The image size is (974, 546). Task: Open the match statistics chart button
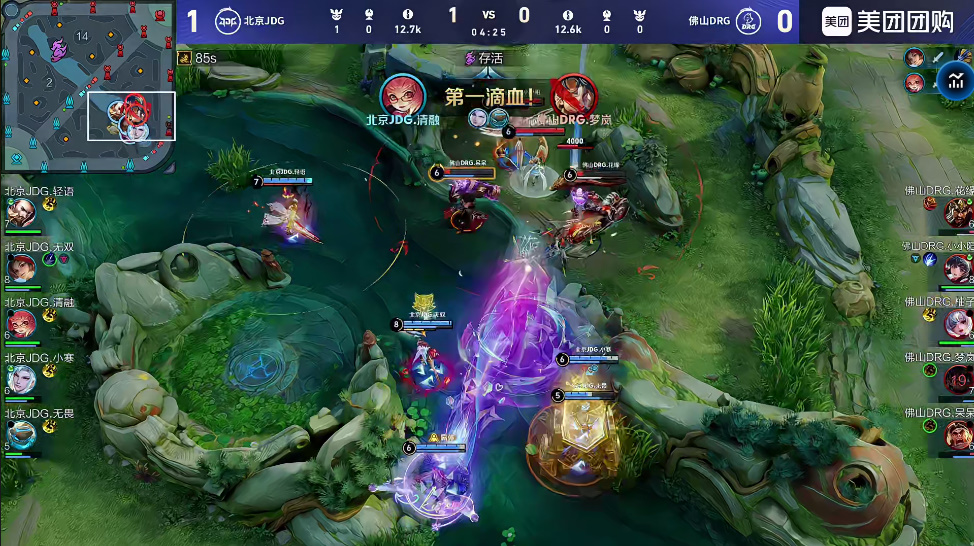(952, 81)
